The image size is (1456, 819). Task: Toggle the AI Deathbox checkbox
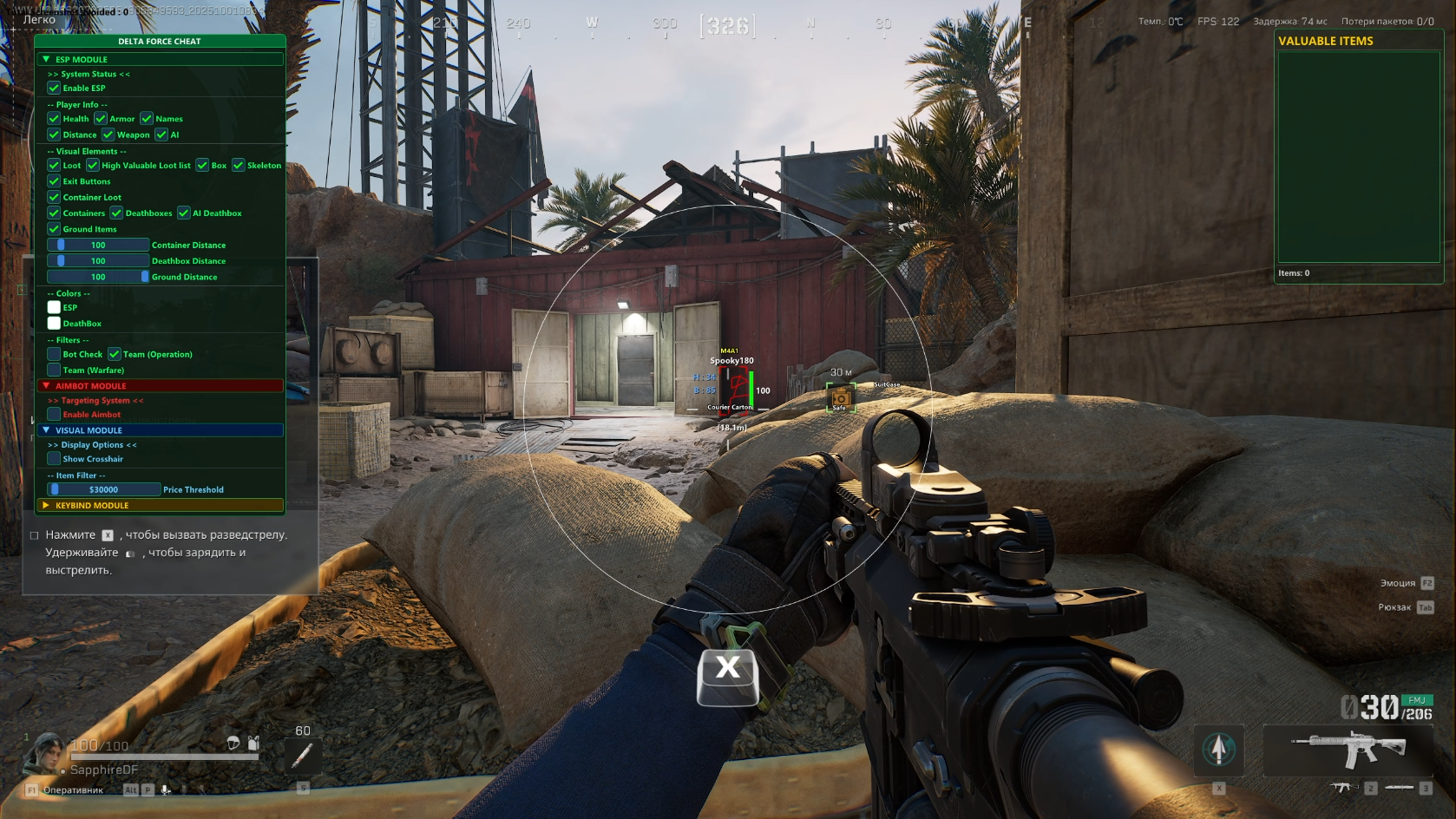point(184,213)
